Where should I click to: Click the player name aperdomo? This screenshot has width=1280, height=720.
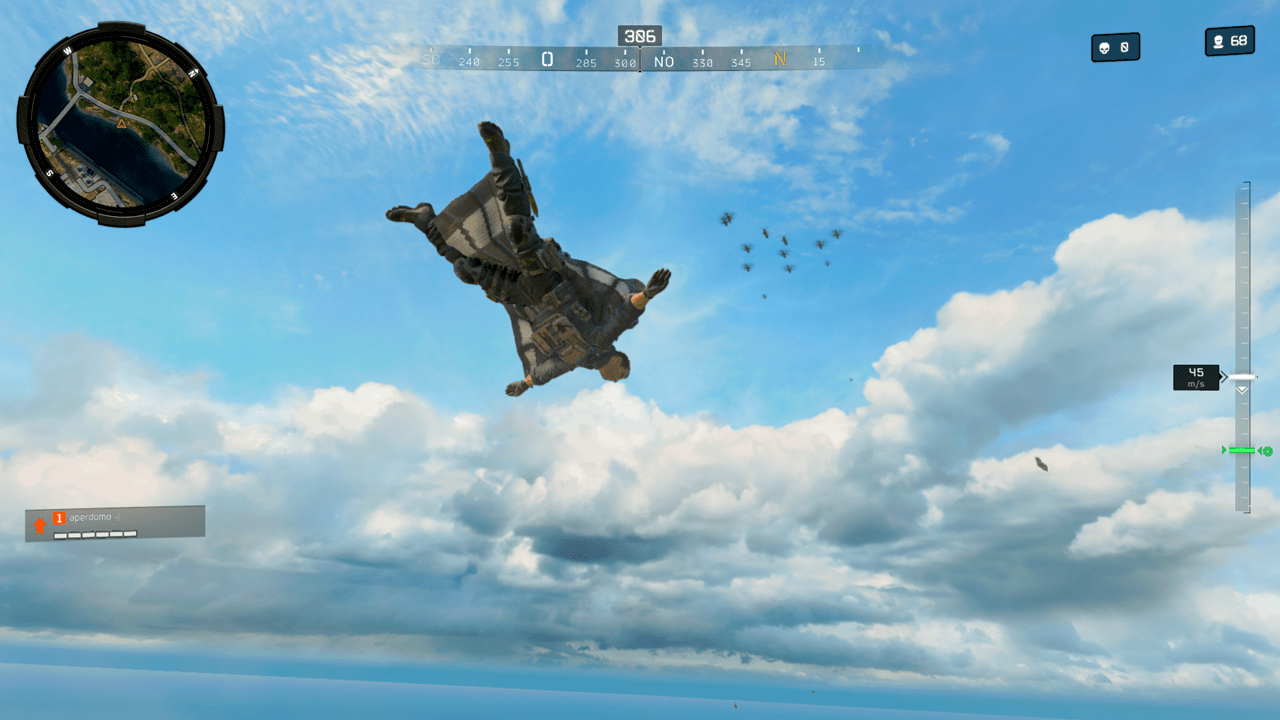(90, 516)
